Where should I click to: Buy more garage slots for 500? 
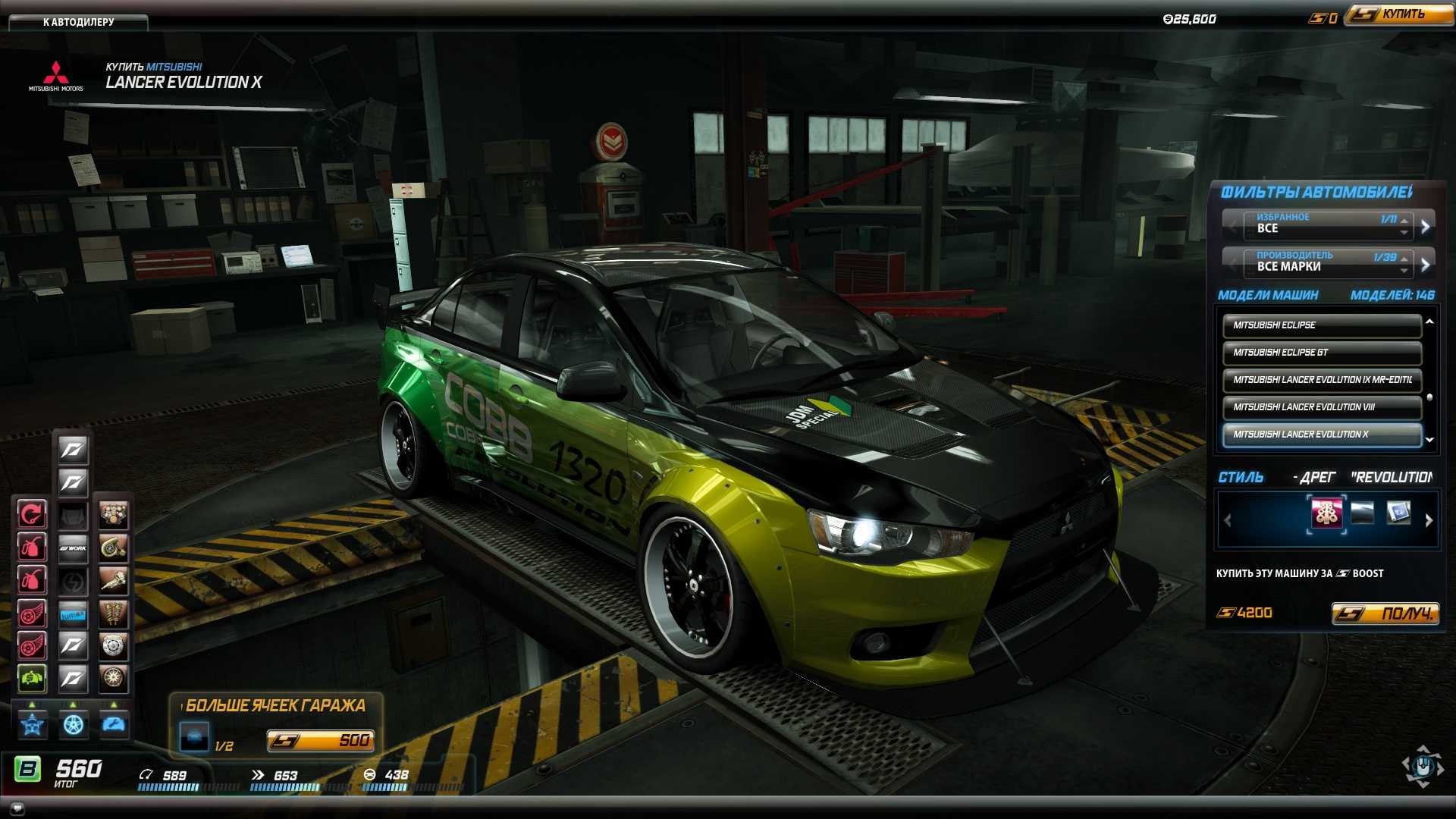click(320, 740)
